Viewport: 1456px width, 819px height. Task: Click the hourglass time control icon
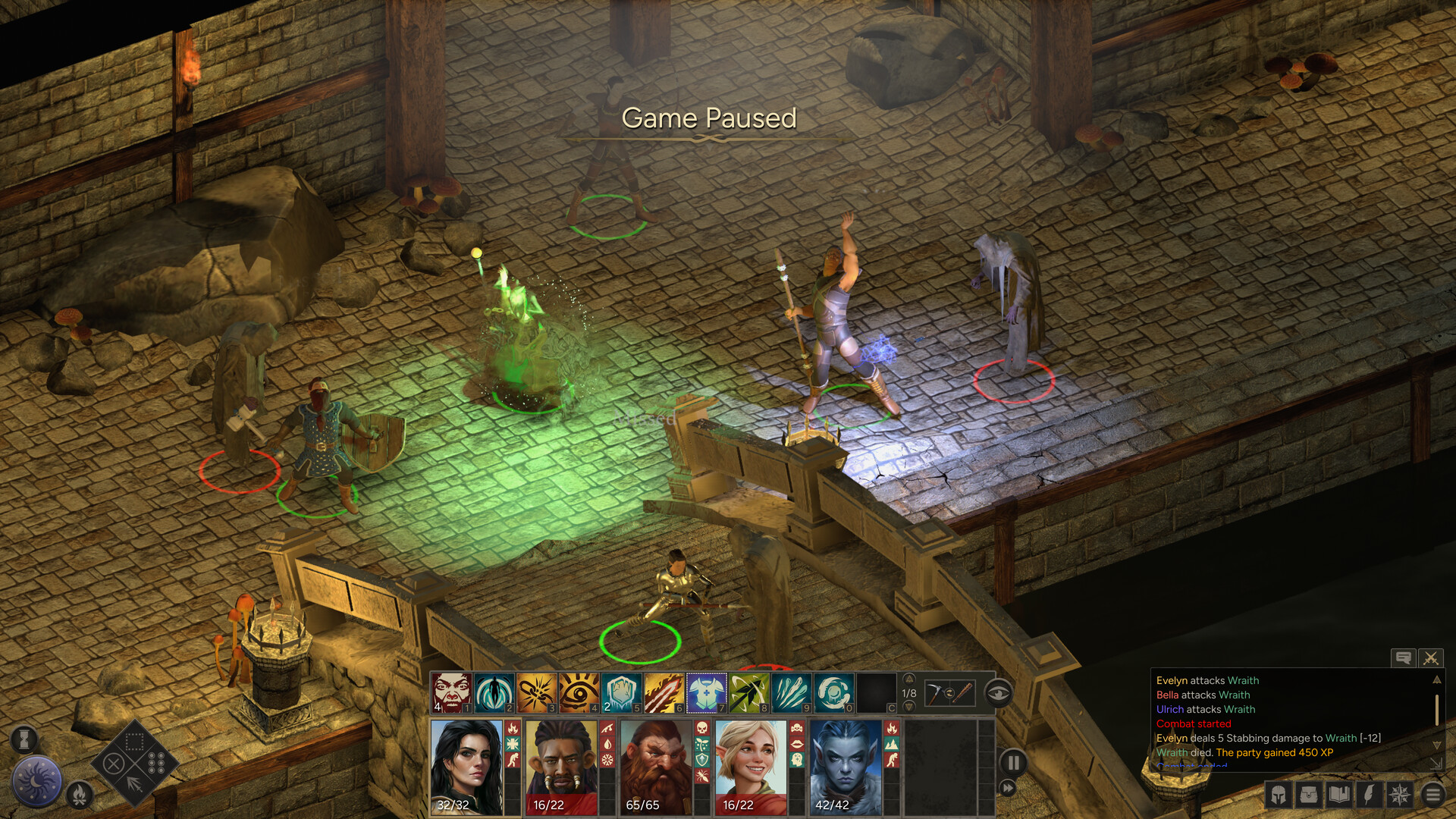pyautogui.click(x=25, y=739)
